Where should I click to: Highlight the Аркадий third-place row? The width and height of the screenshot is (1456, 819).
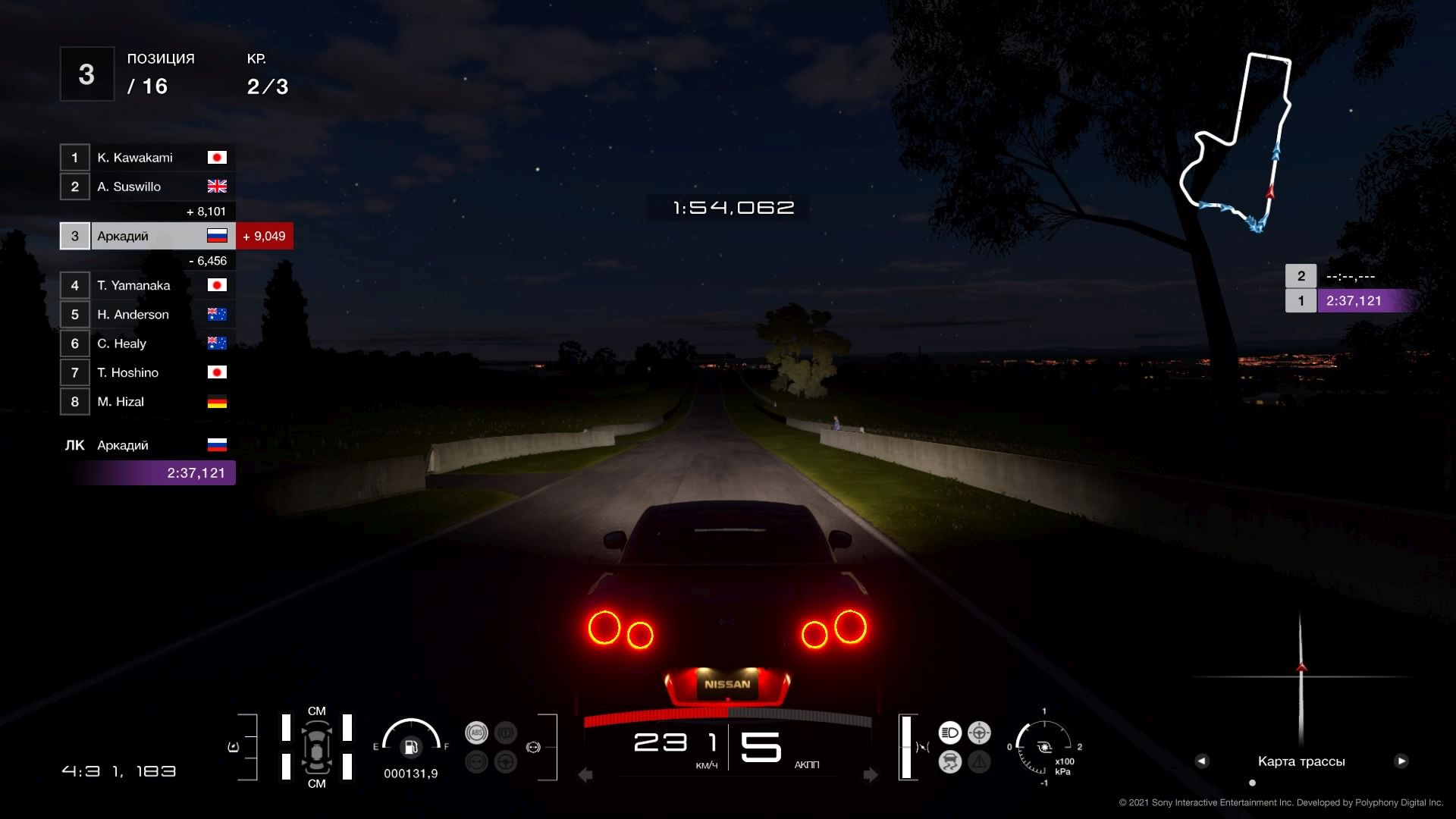[148, 236]
